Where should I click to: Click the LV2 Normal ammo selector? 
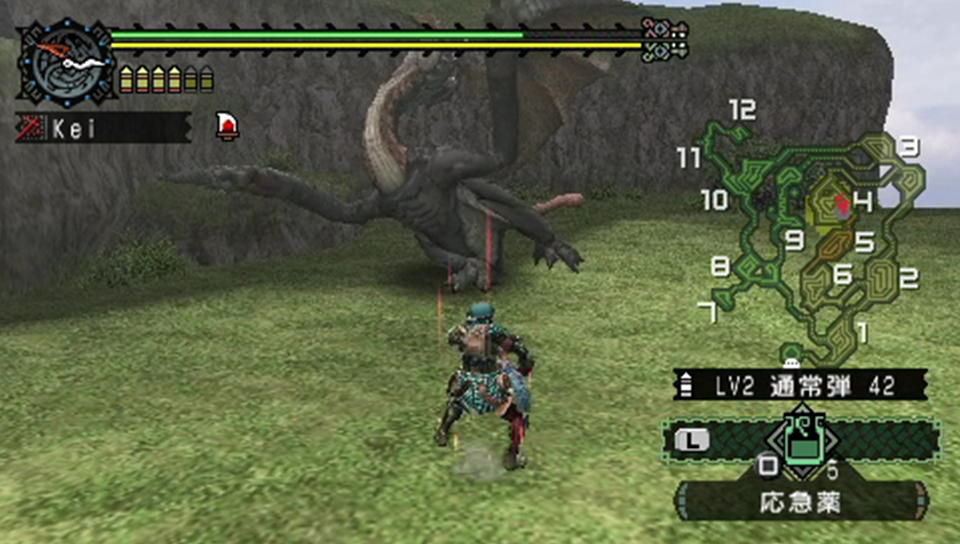(x=800, y=383)
